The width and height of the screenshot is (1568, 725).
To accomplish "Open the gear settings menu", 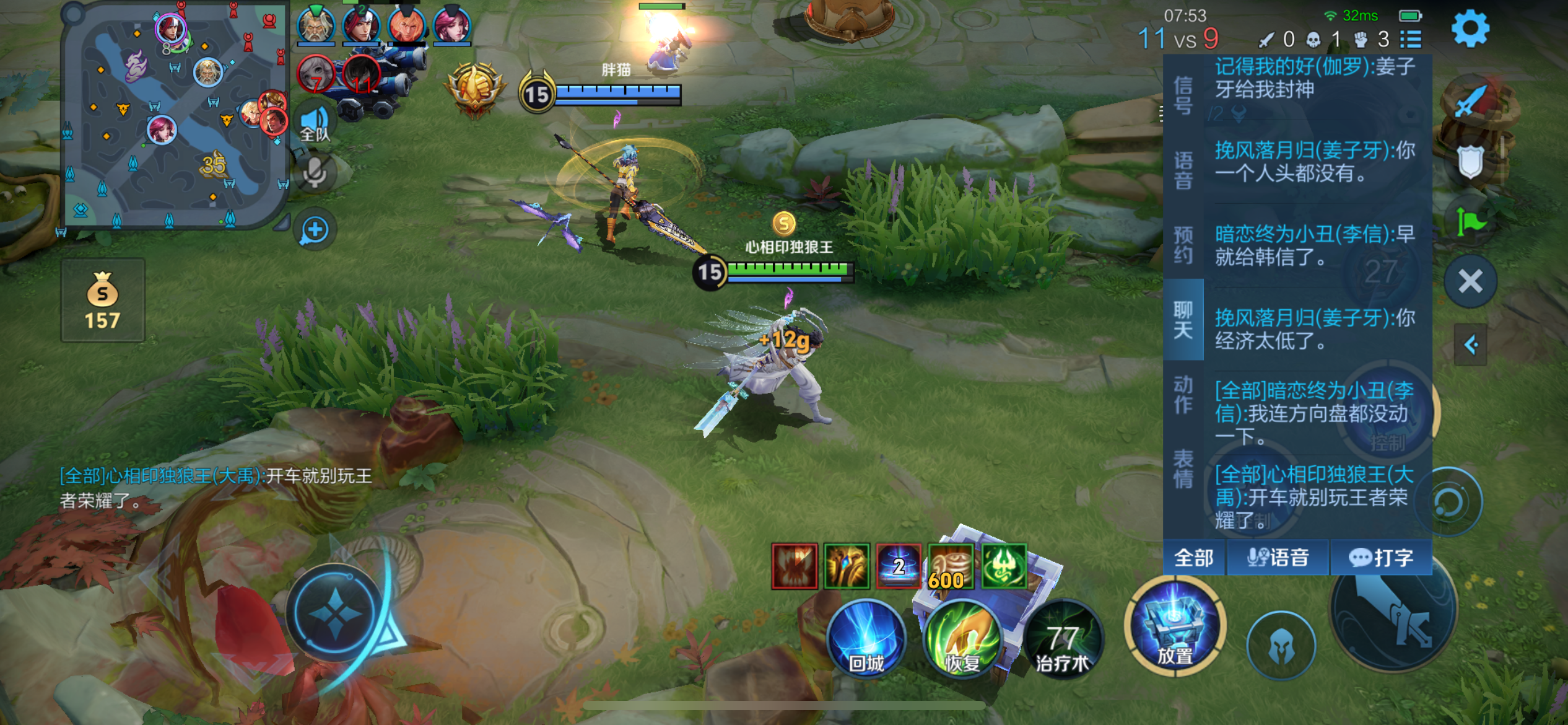I will [x=1470, y=29].
